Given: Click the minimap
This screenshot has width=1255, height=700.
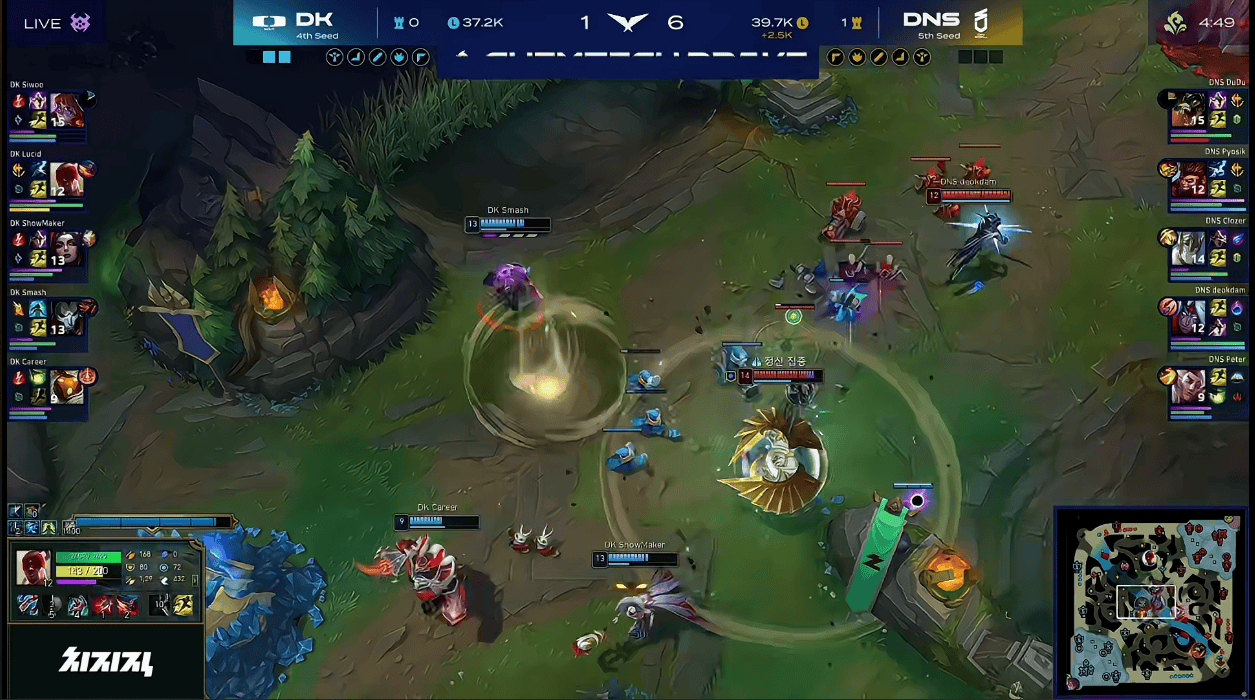Looking at the screenshot, I should pos(1149,598).
